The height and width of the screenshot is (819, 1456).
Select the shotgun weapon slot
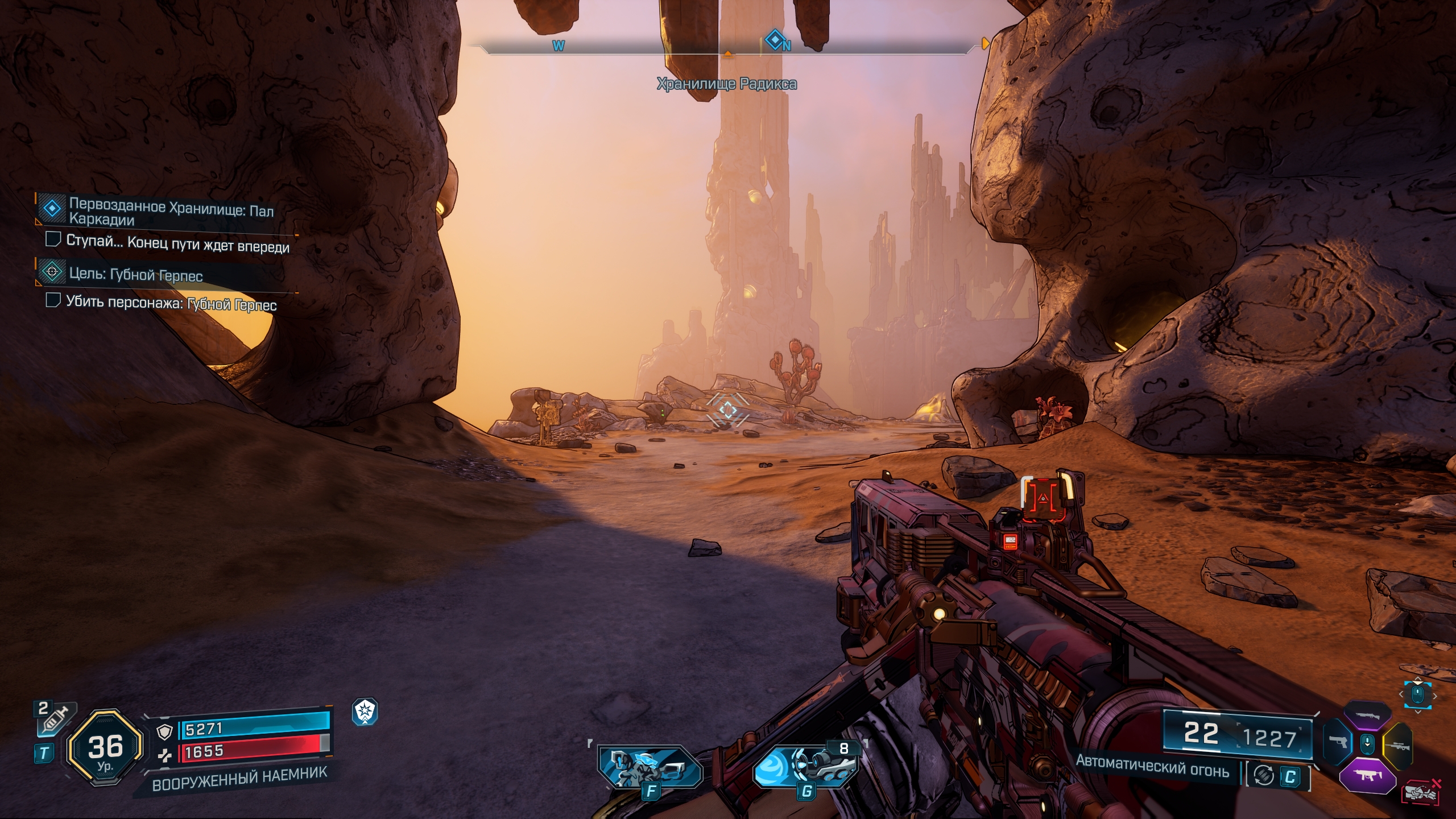pyautogui.click(x=1367, y=715)
